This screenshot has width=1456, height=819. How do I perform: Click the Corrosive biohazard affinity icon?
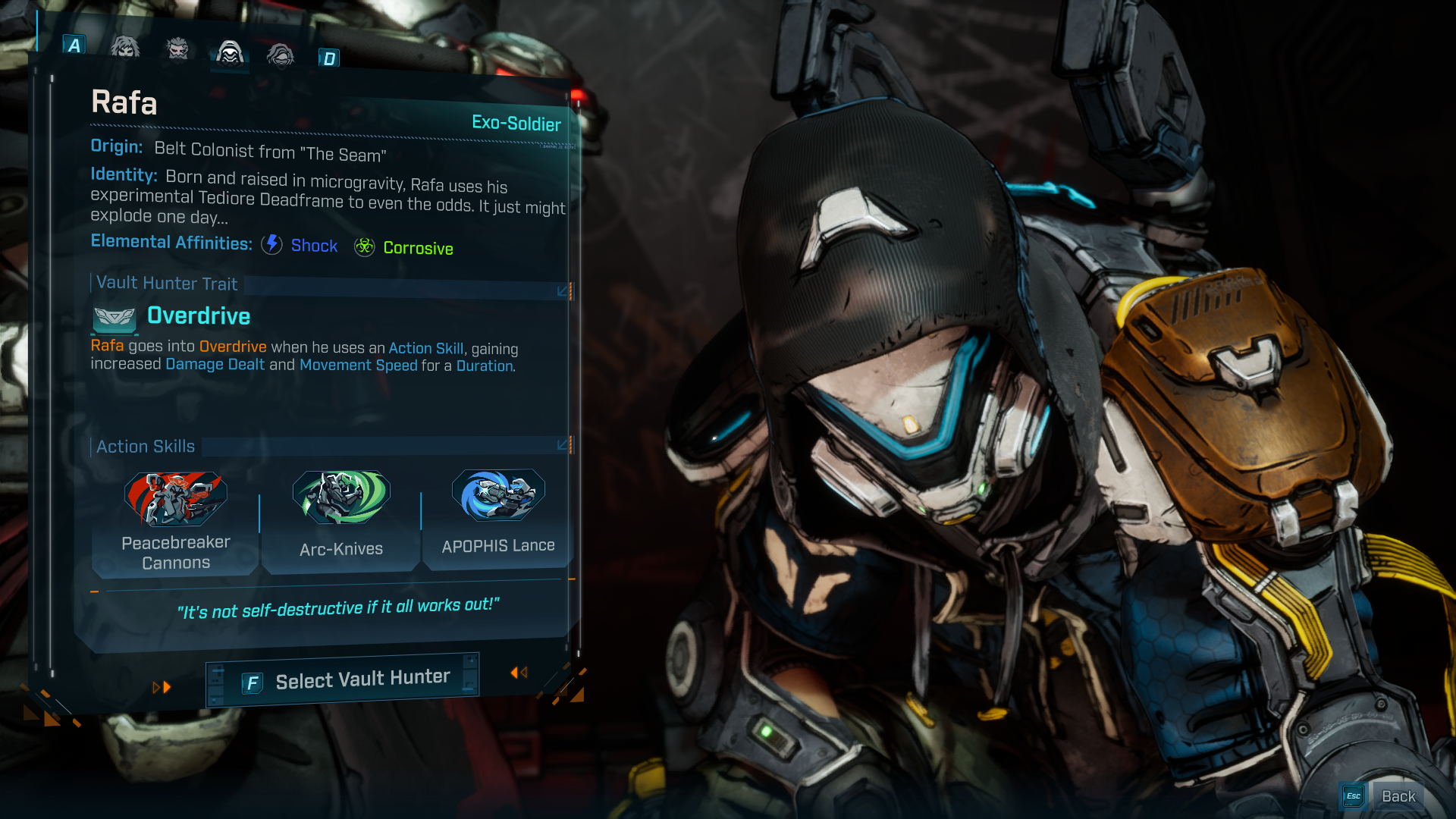pos(365,246)
